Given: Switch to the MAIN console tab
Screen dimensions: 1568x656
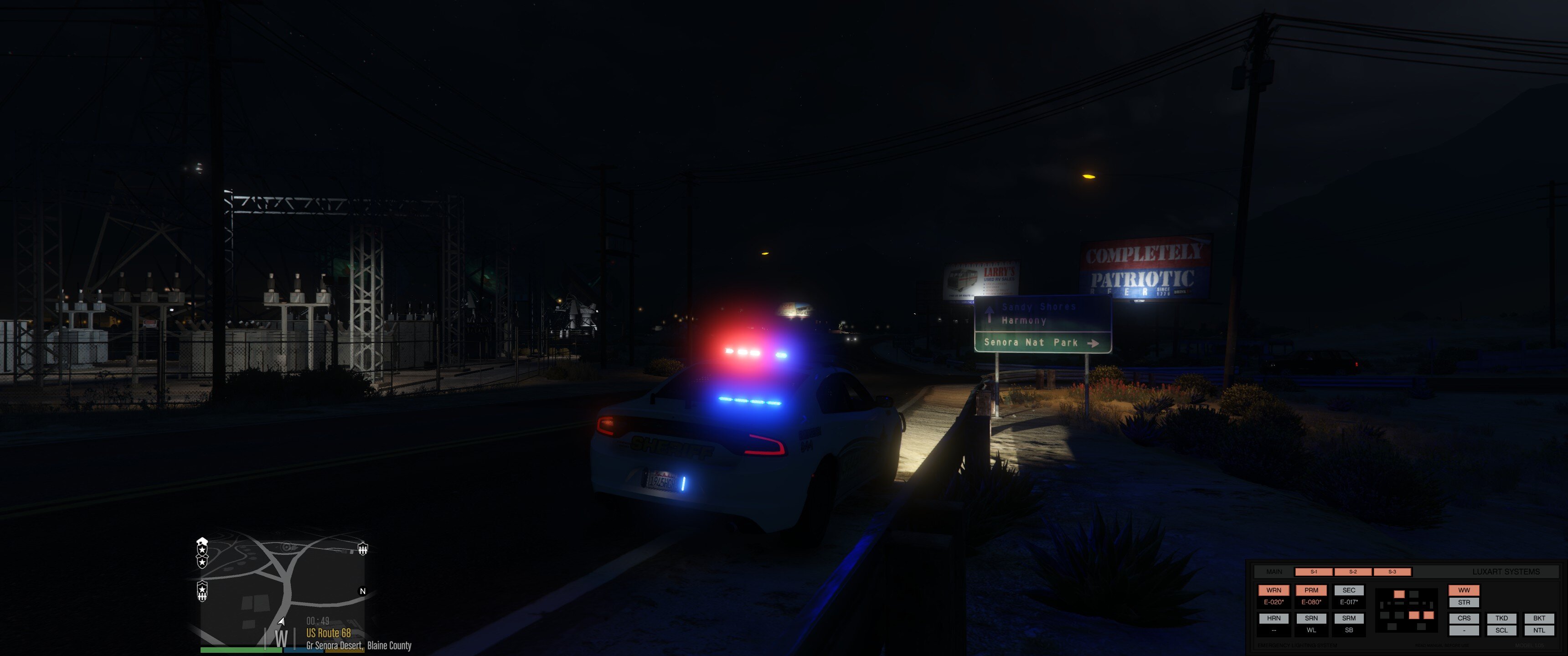Looking at the screenshot, I should pyautogui.click(x=1275, y=572).
